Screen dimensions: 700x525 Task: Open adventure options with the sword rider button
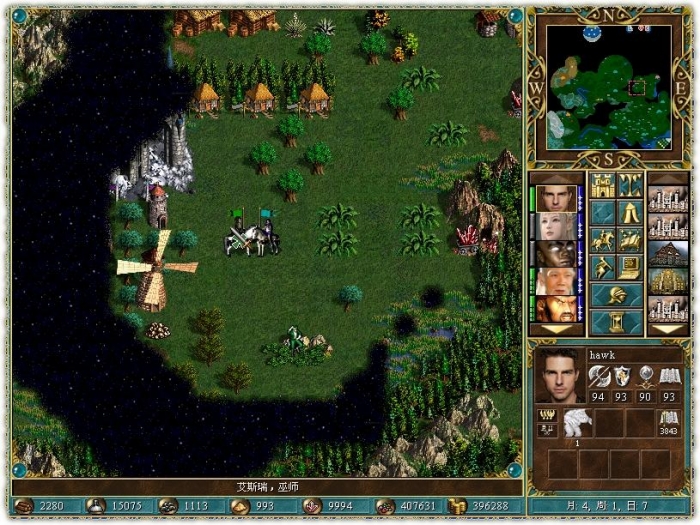tap(602, 267)
